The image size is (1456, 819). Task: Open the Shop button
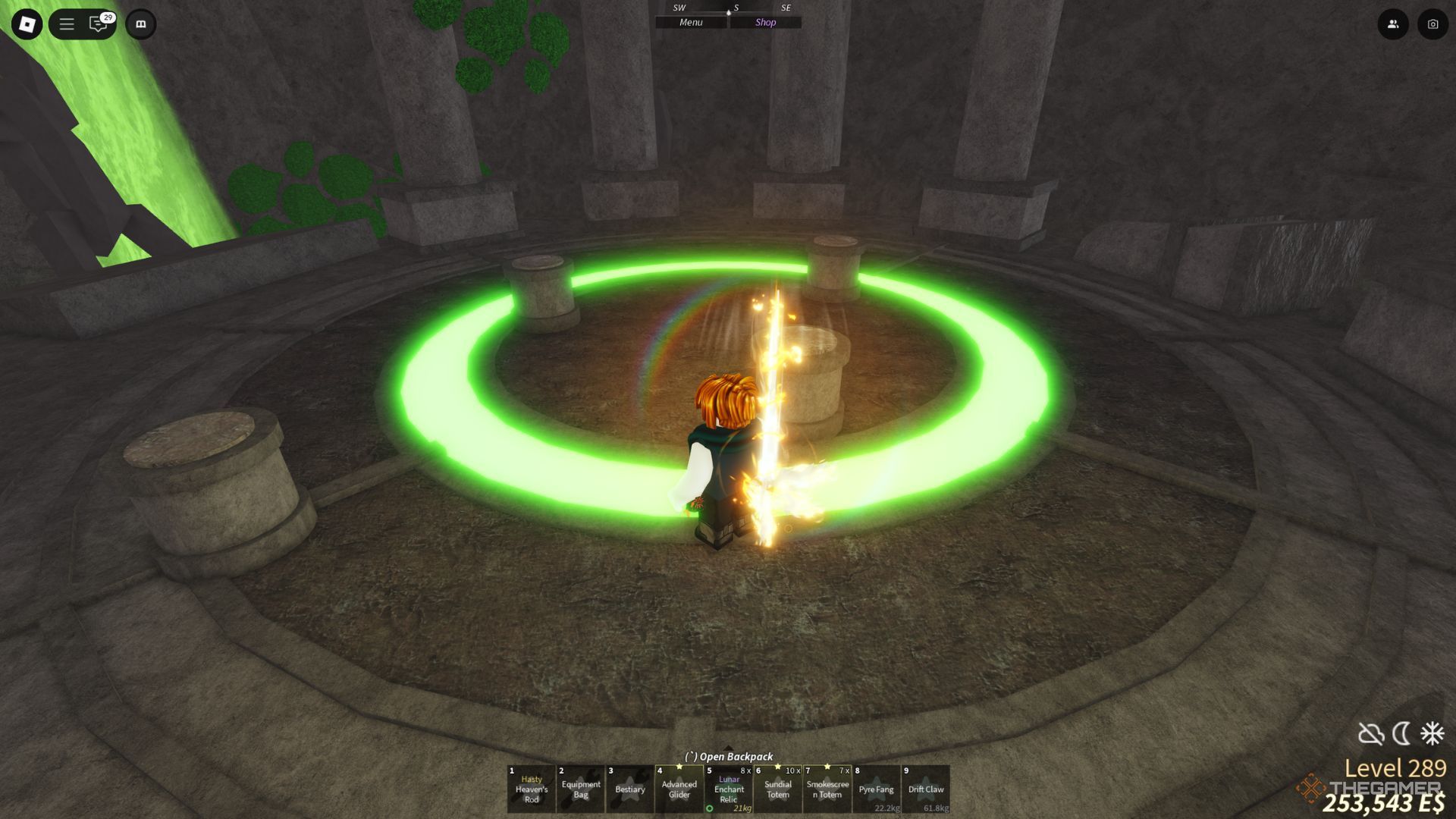(x=765, y=23)
